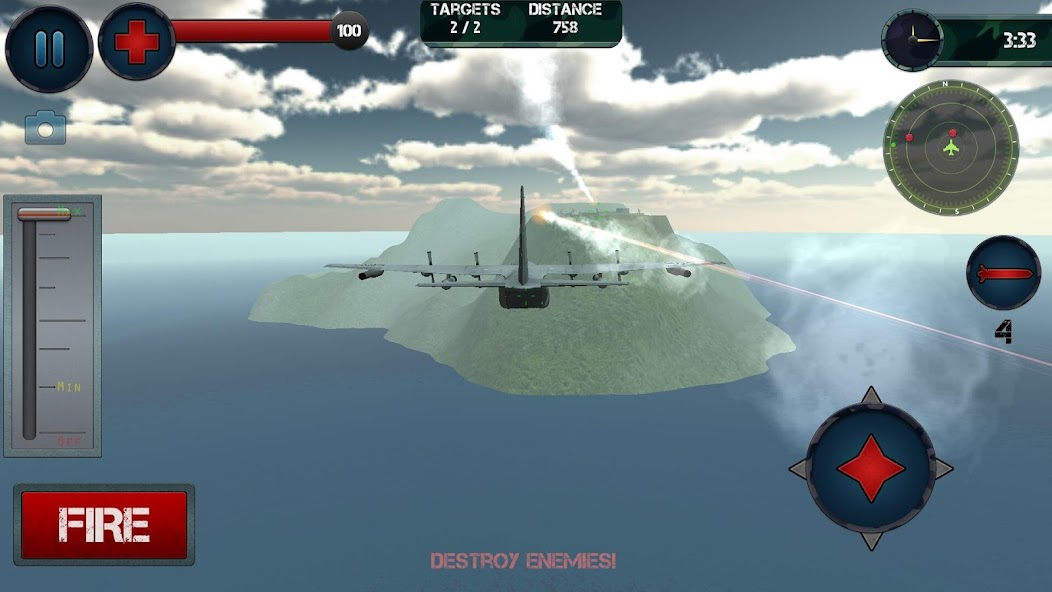The height and width of the screenshot is (592, 1052).
Task: Steer up with the joystick's top arrow
Action: click(x=870, y=397)
